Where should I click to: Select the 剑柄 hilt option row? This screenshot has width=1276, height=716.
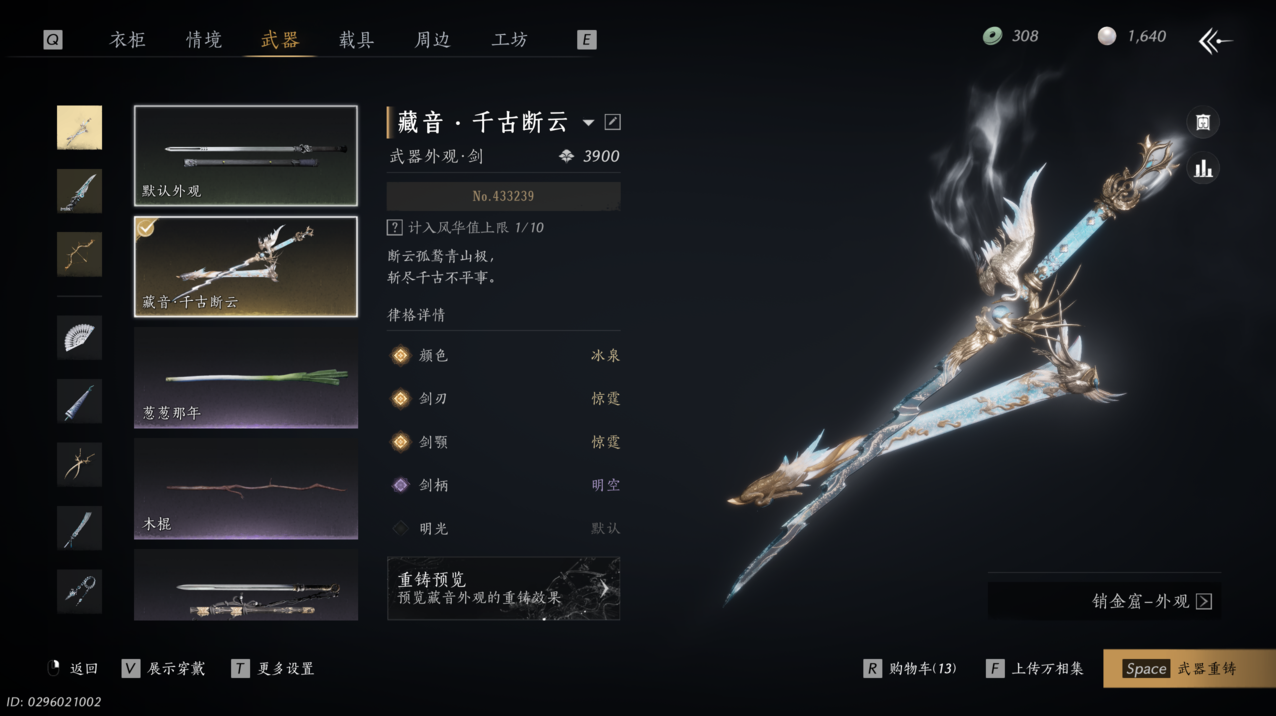503,485
